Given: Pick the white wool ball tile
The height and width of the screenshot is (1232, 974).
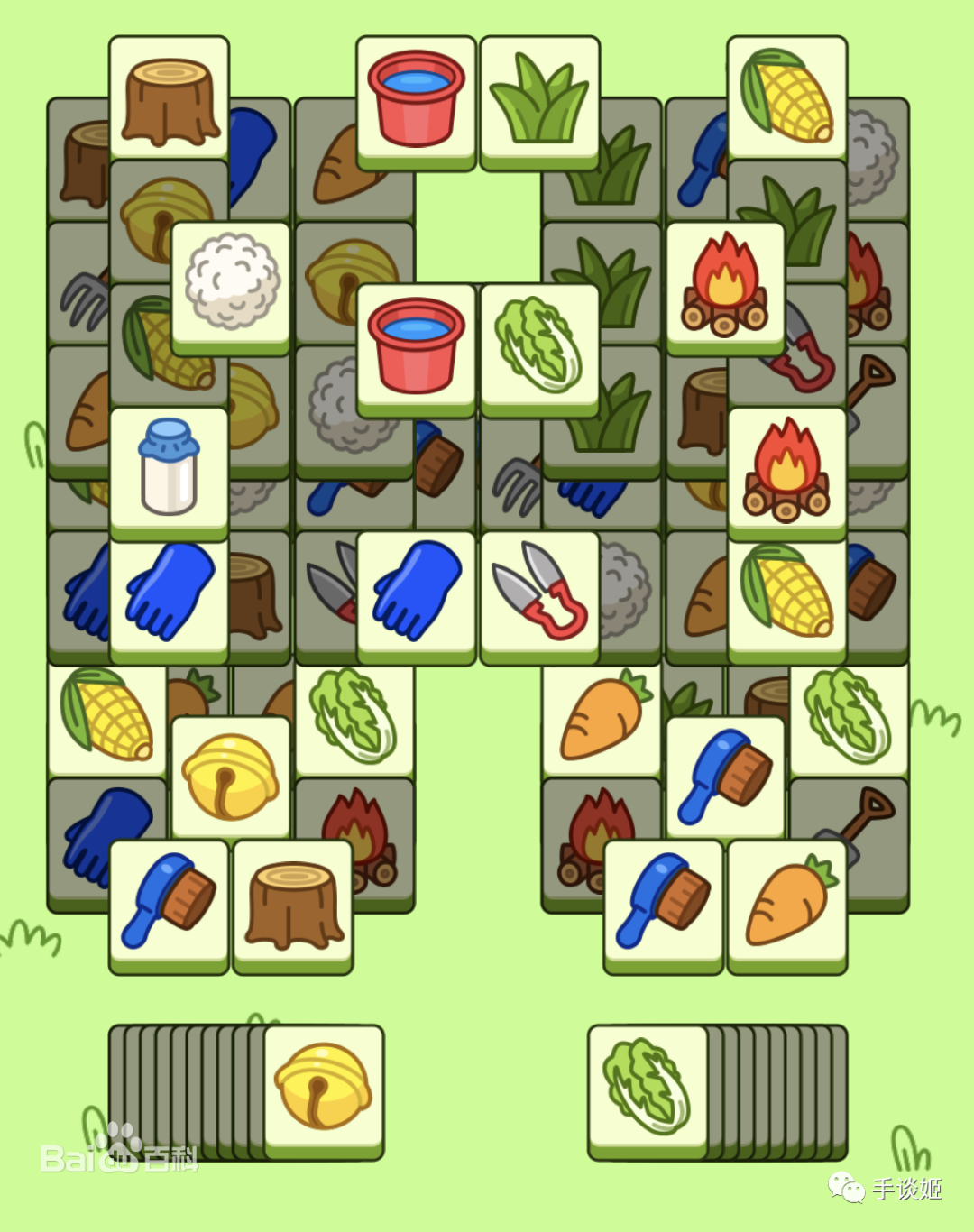Looking at the screenshot, I should 231,283.
